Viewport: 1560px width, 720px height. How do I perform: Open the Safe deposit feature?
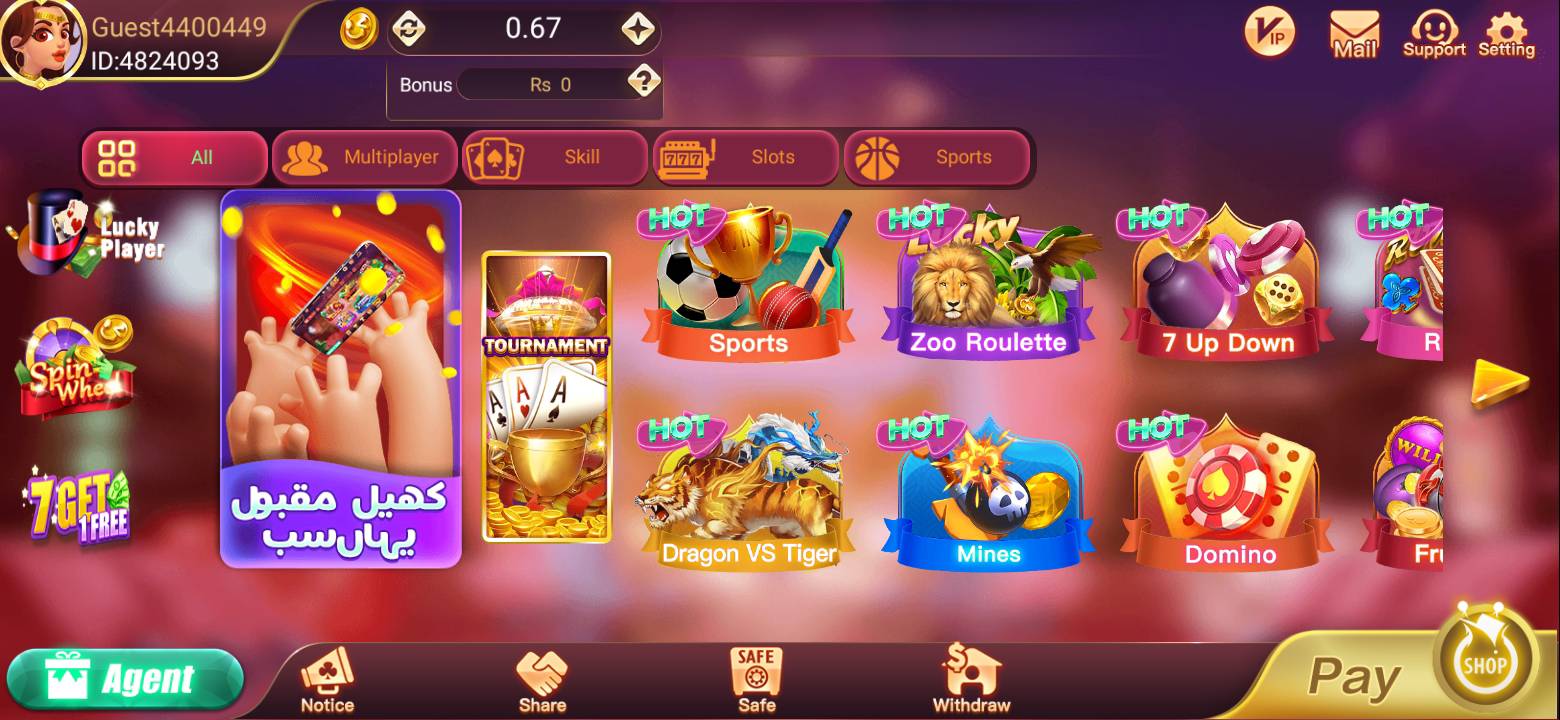755,678
